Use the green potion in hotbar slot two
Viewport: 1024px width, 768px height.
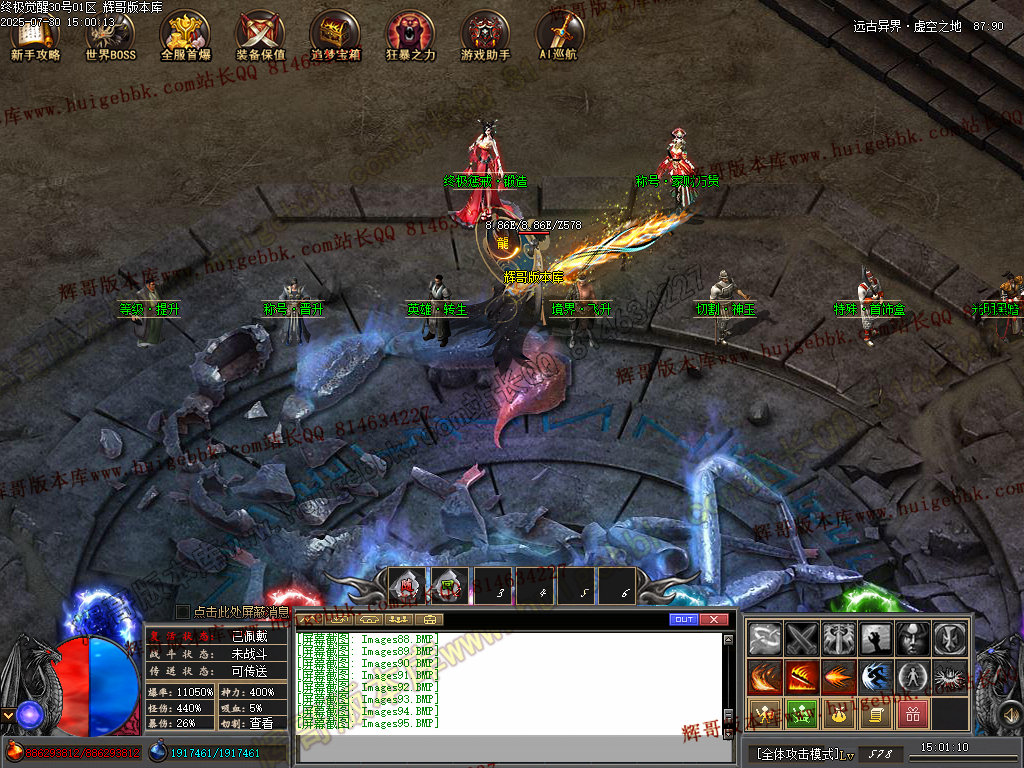click(x=449, y=587)
